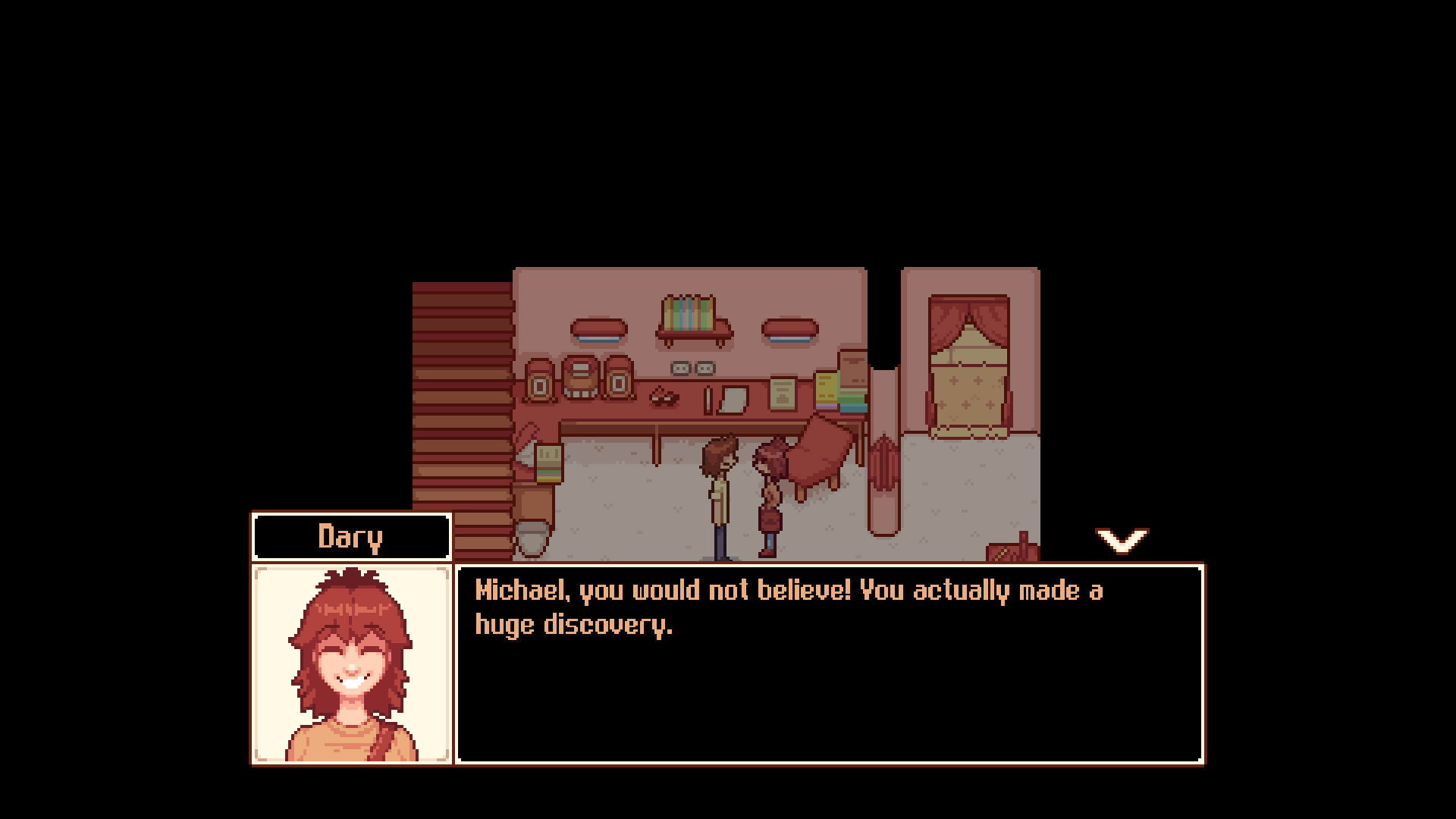
Task: Select the notice pinned above the desk
Action: [x=782, y=394]
